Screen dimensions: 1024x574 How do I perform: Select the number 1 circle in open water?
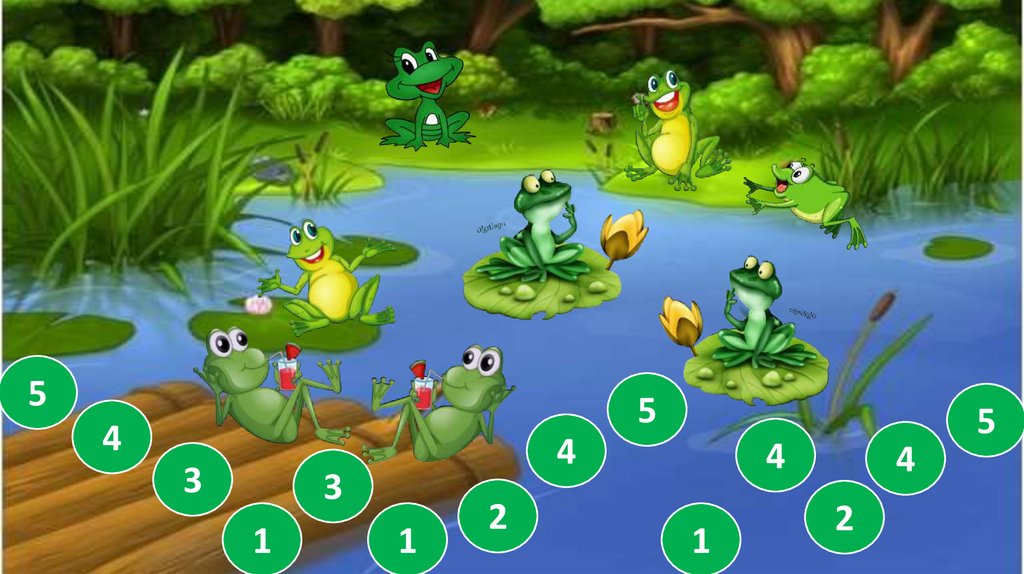click(700, 541)
